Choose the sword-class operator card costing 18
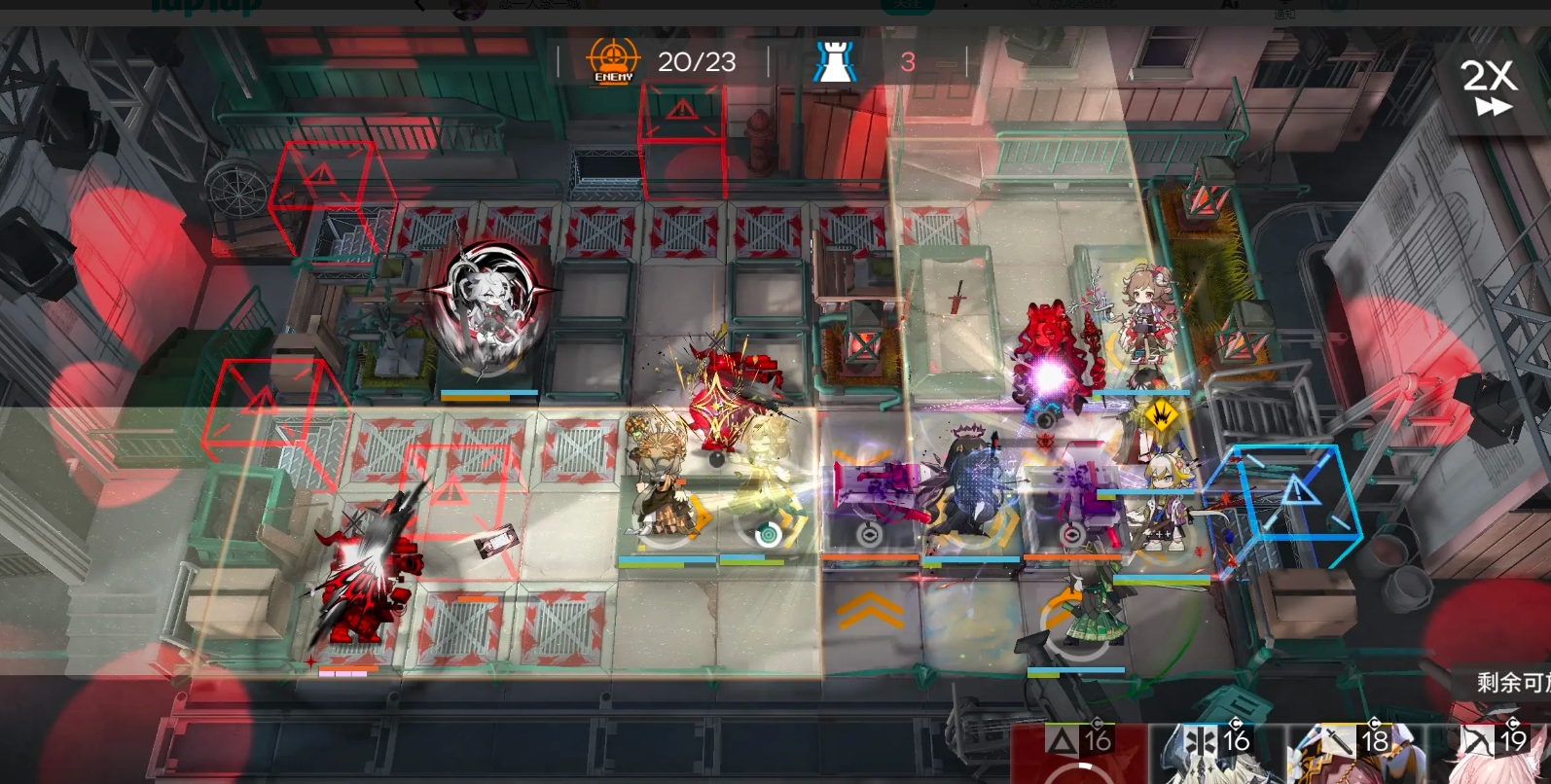 click(1355, 755)
